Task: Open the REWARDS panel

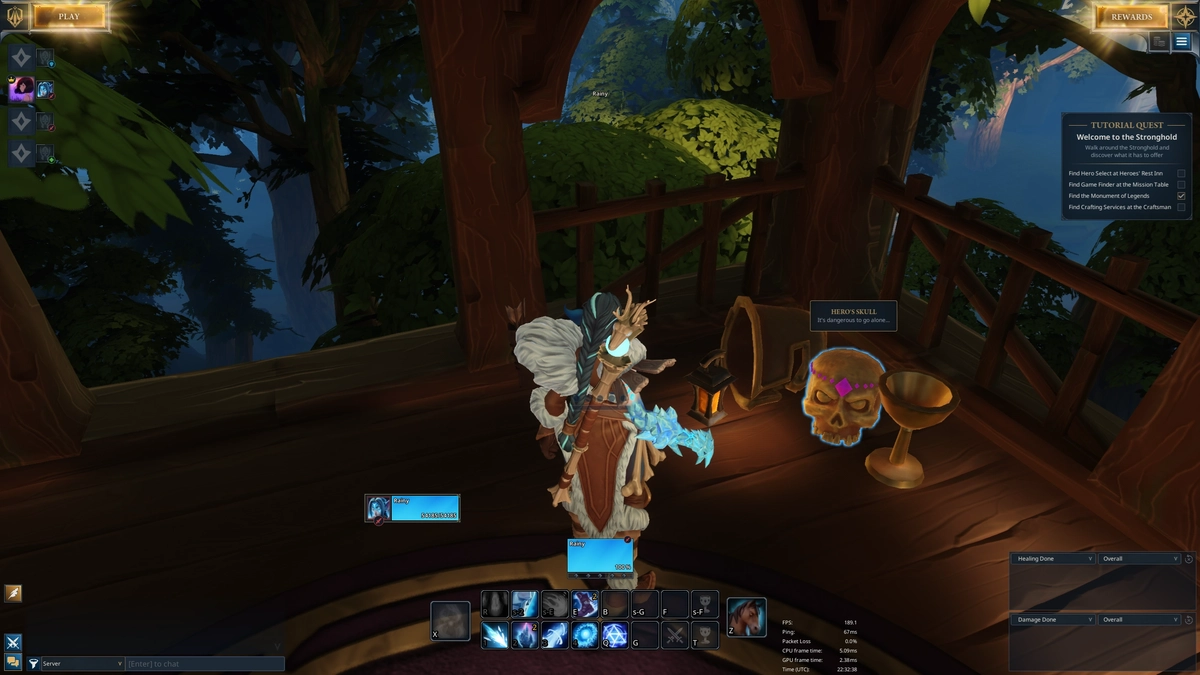Action: point(1131,16)
